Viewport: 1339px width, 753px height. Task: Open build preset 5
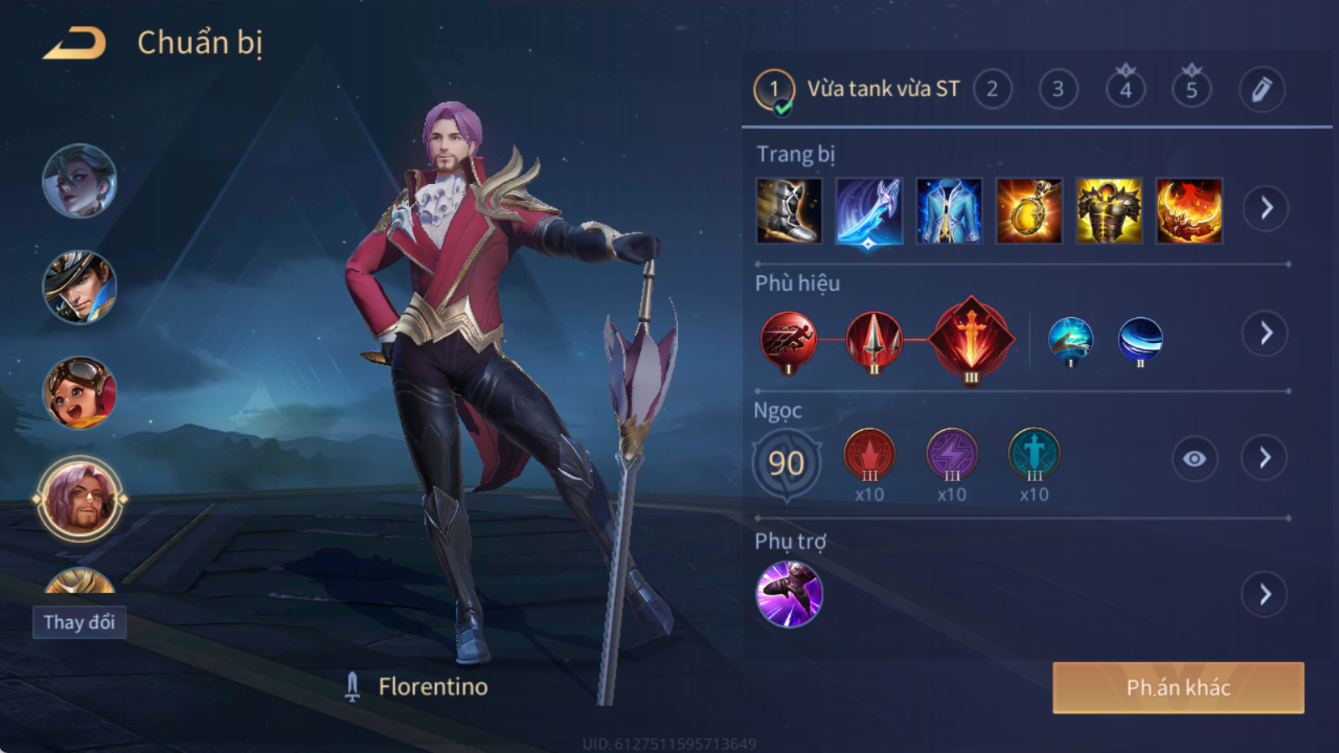click(x=1192, y=90)
